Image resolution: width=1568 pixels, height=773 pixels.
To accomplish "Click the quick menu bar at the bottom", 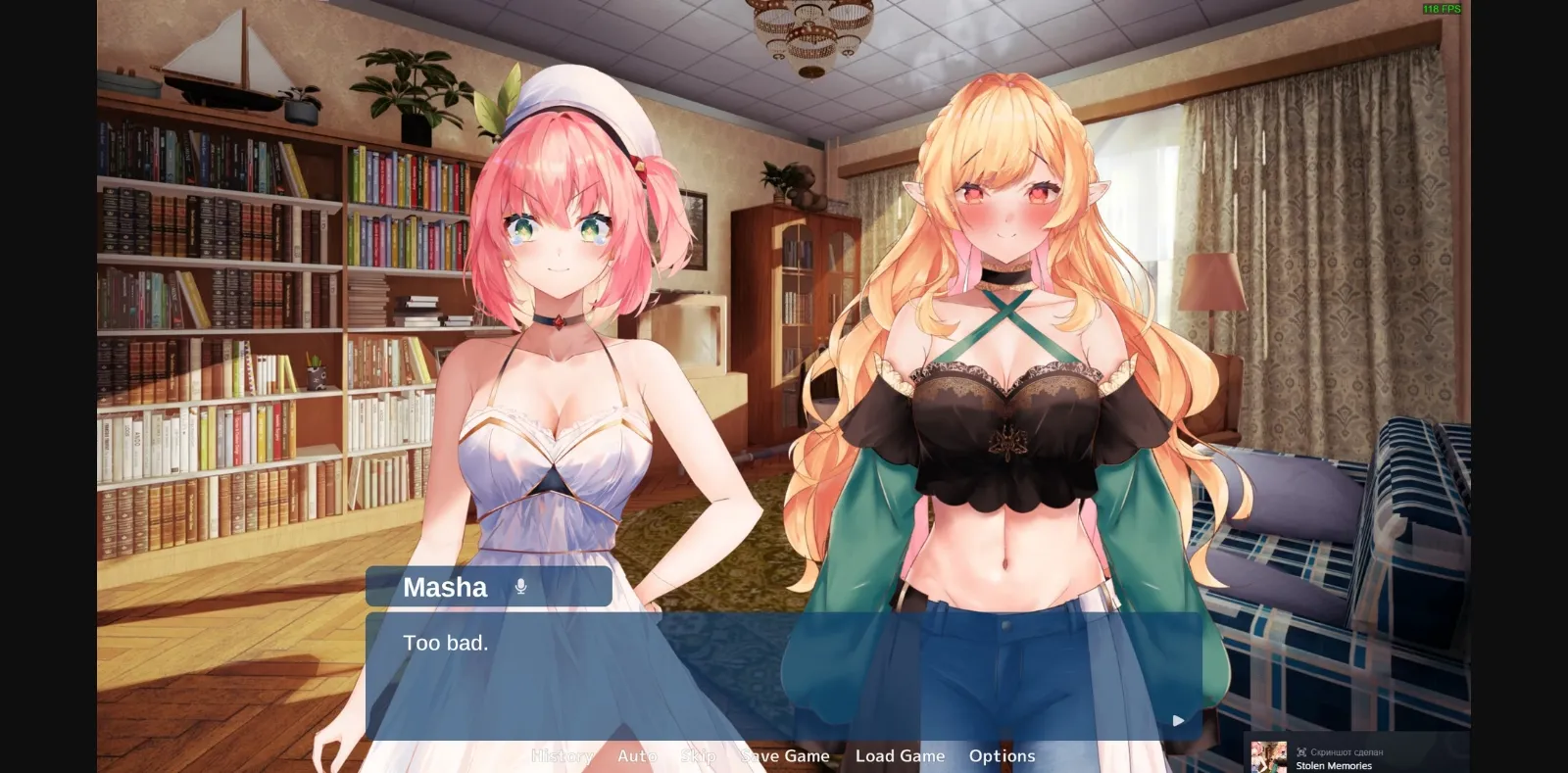I will 784,755.
